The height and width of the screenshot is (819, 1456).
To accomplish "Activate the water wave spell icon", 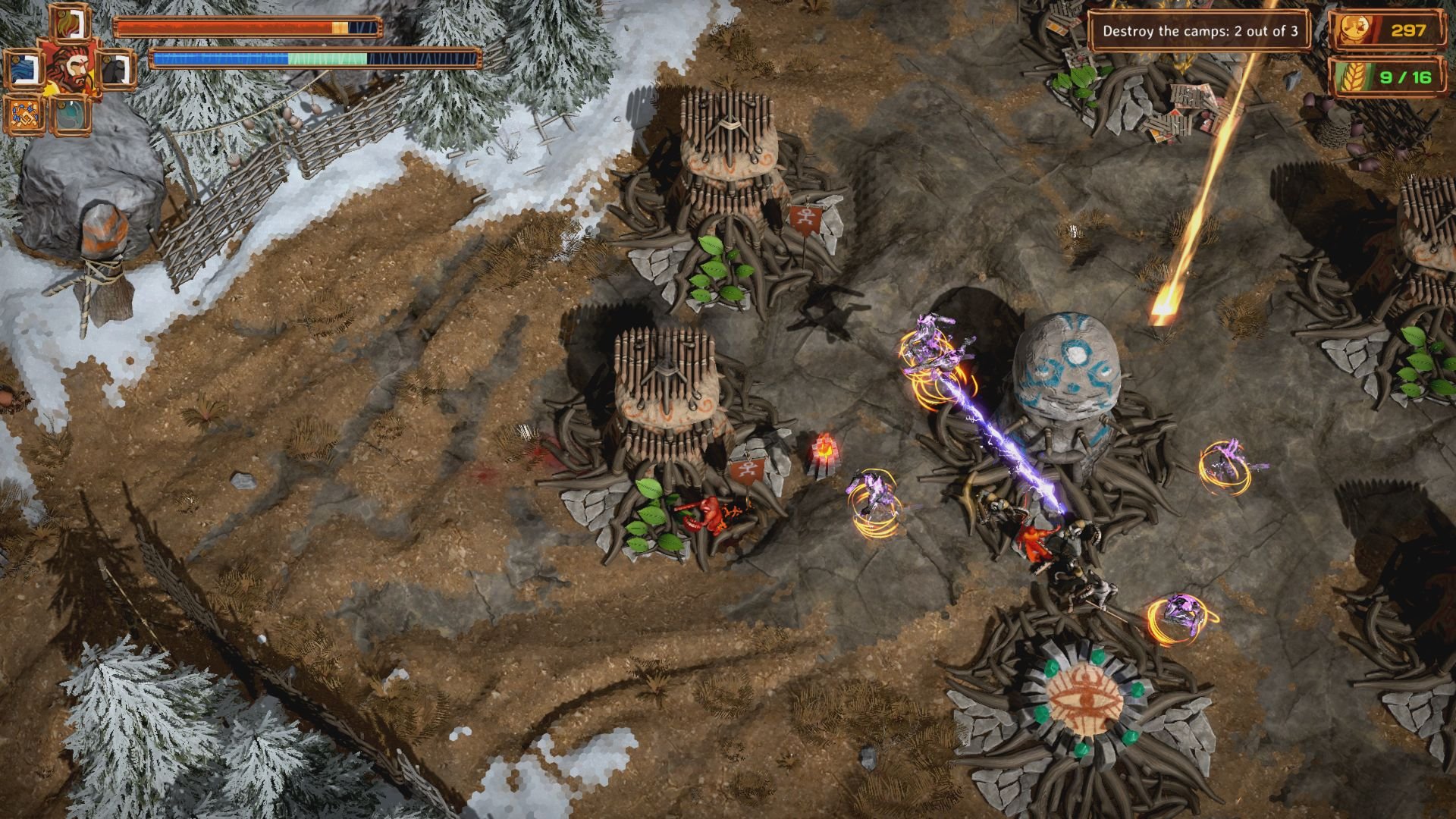I will point(24,67).
